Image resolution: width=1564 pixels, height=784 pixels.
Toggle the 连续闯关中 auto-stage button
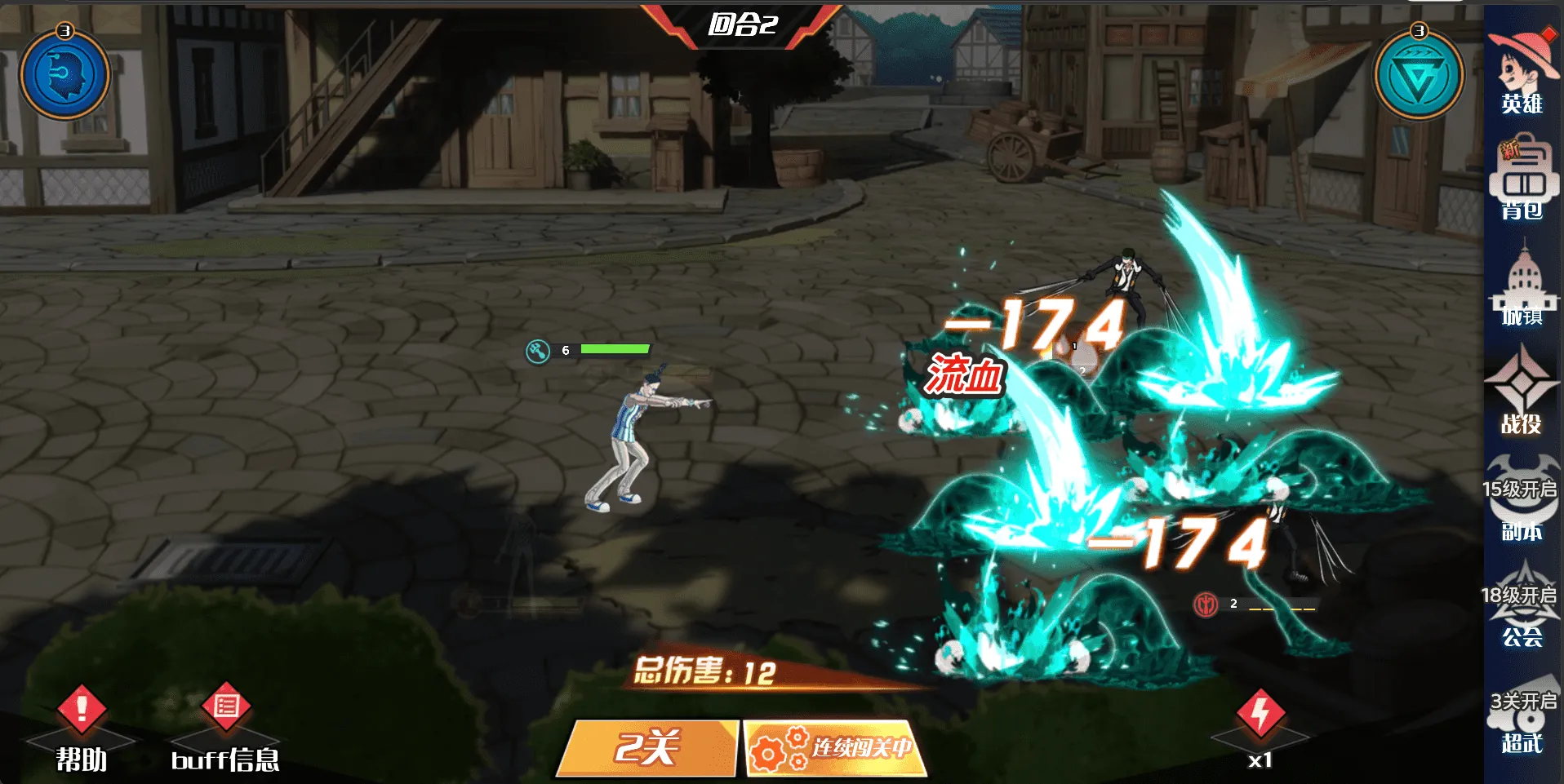coord(835,747)
